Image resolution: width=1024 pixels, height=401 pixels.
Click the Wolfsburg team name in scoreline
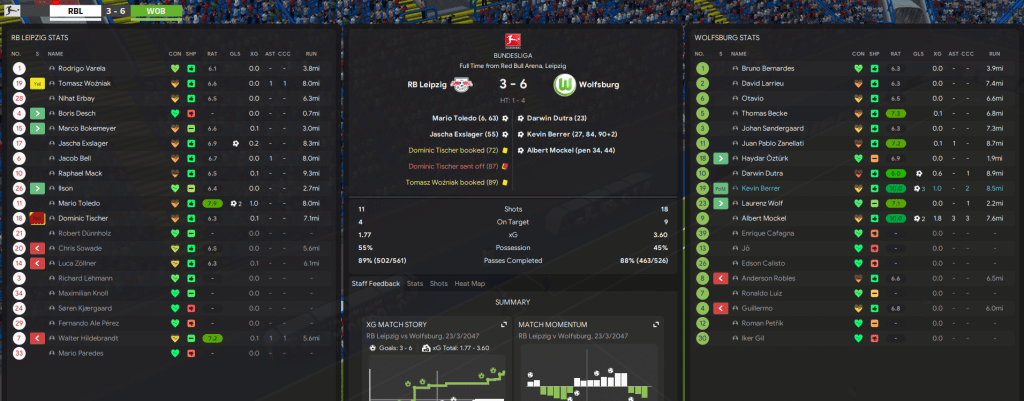pos(598,85)
